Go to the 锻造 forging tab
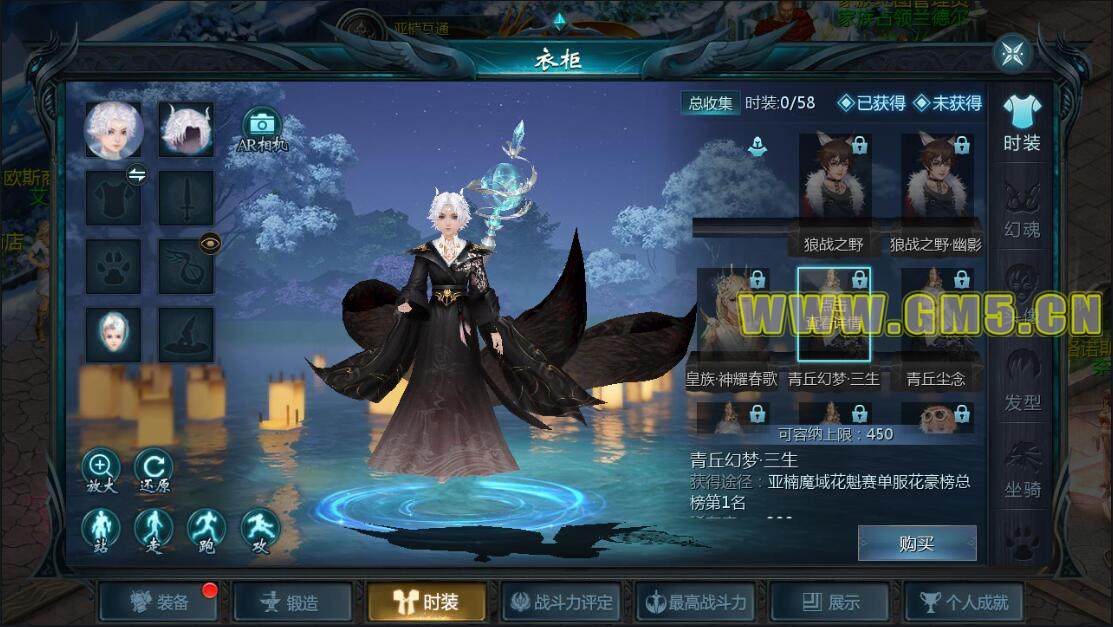This screenshot has width=1113, height=627. point(292,602)
